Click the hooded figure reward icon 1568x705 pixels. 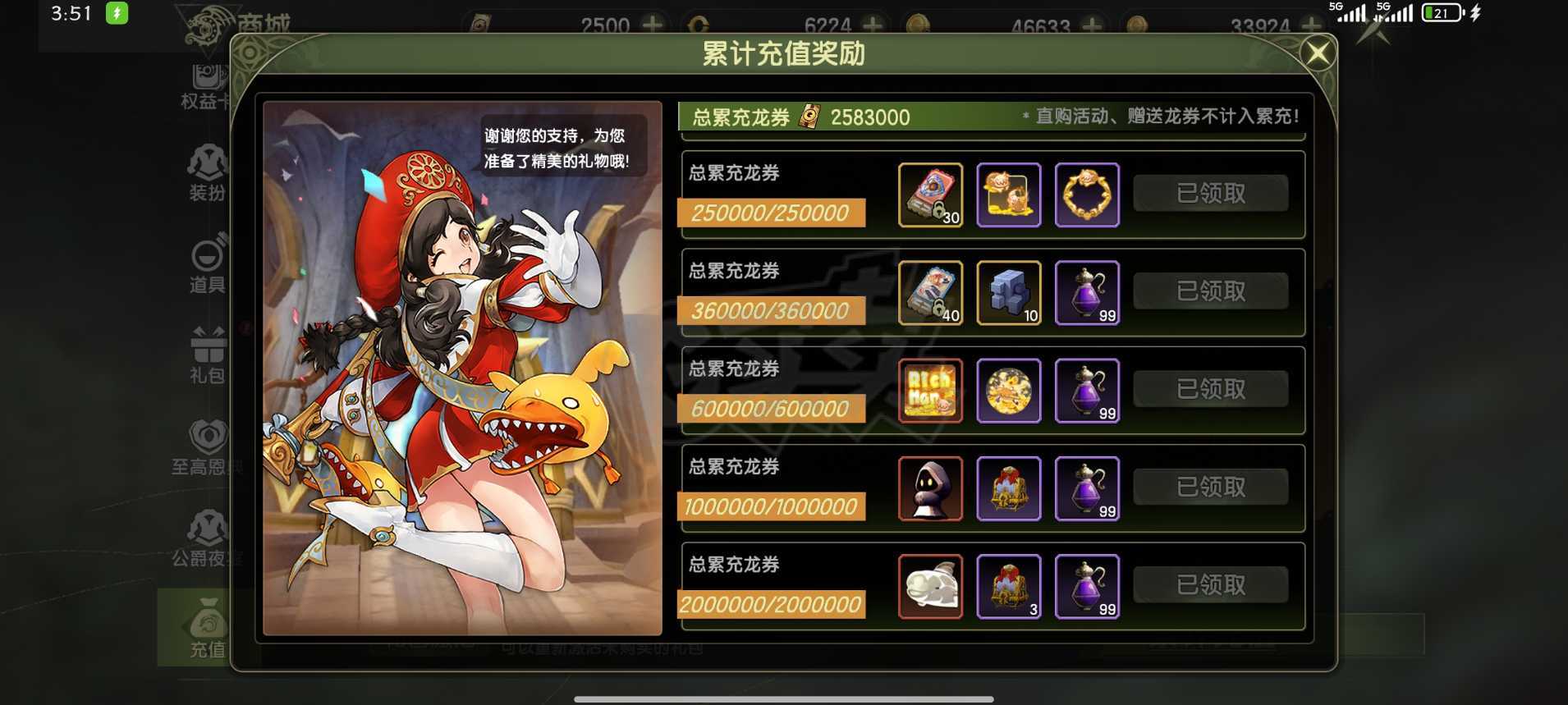931,489
